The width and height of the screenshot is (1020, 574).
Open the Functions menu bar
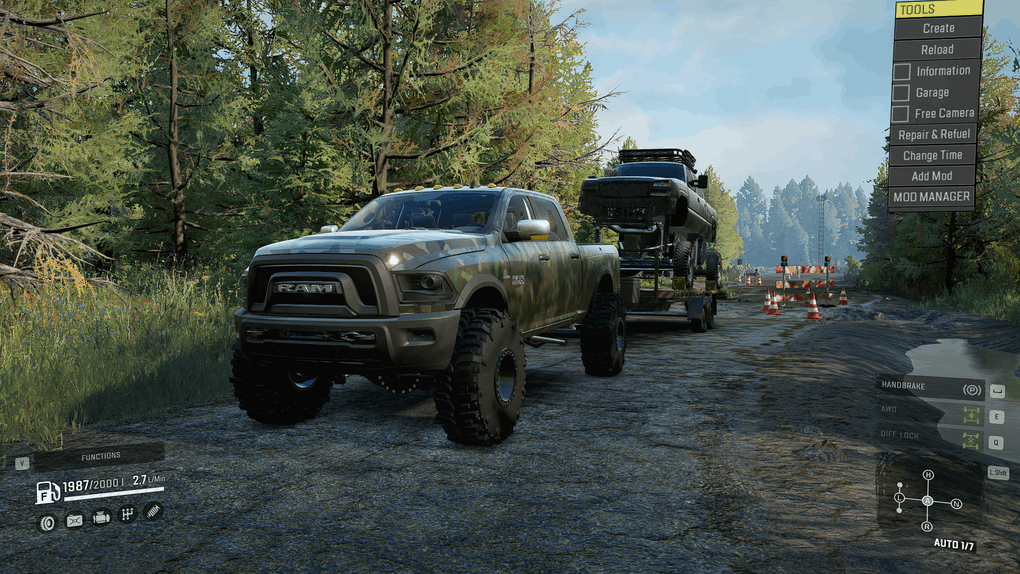click(99, 457)
